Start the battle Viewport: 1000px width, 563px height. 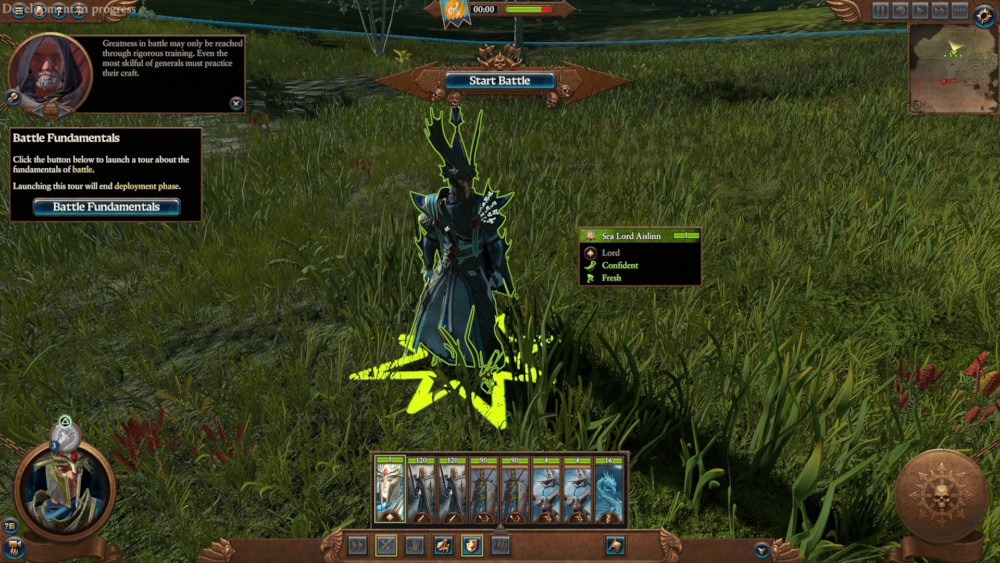tap(500, 81)
